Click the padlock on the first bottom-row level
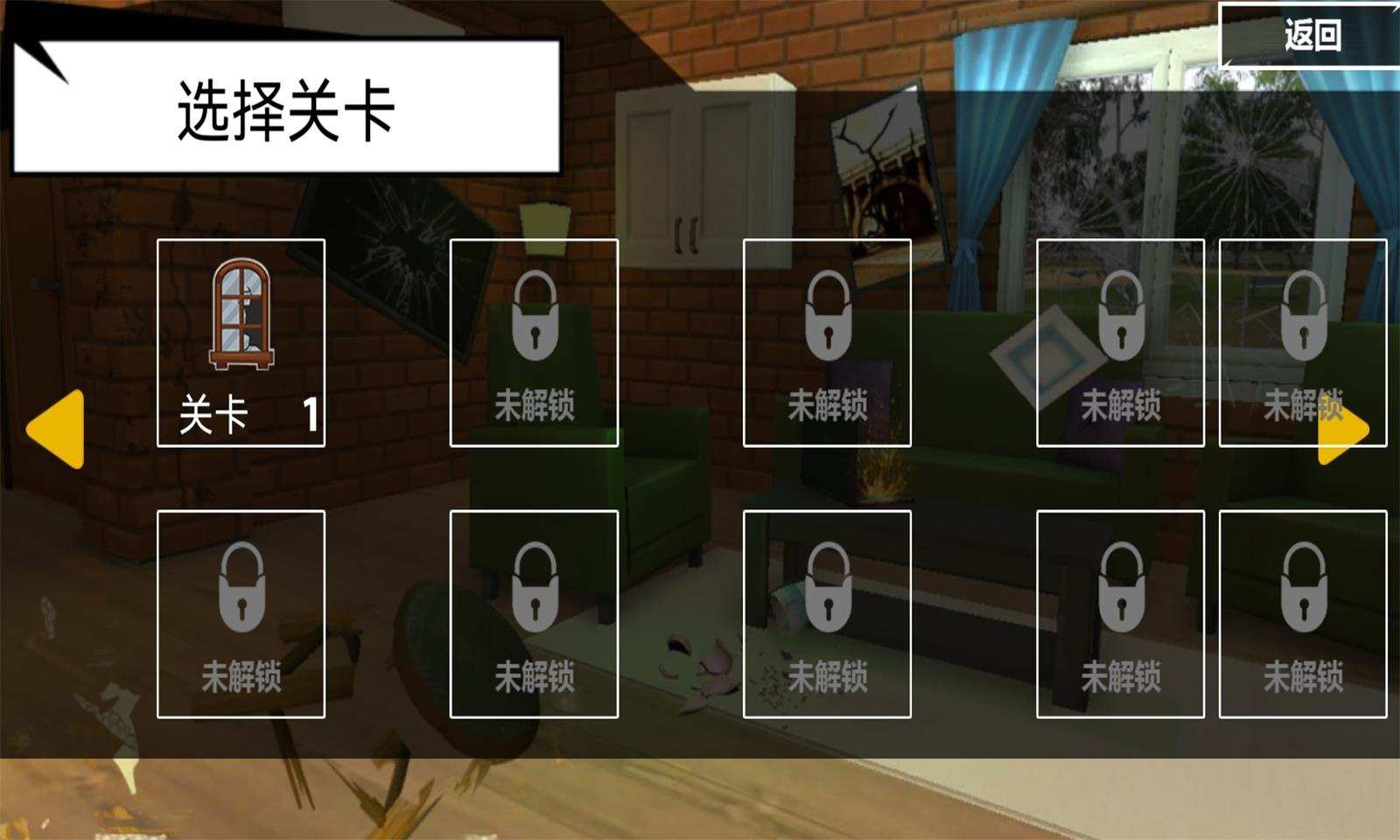This screenshot has width=1400, height=840. tap(243, 588)
